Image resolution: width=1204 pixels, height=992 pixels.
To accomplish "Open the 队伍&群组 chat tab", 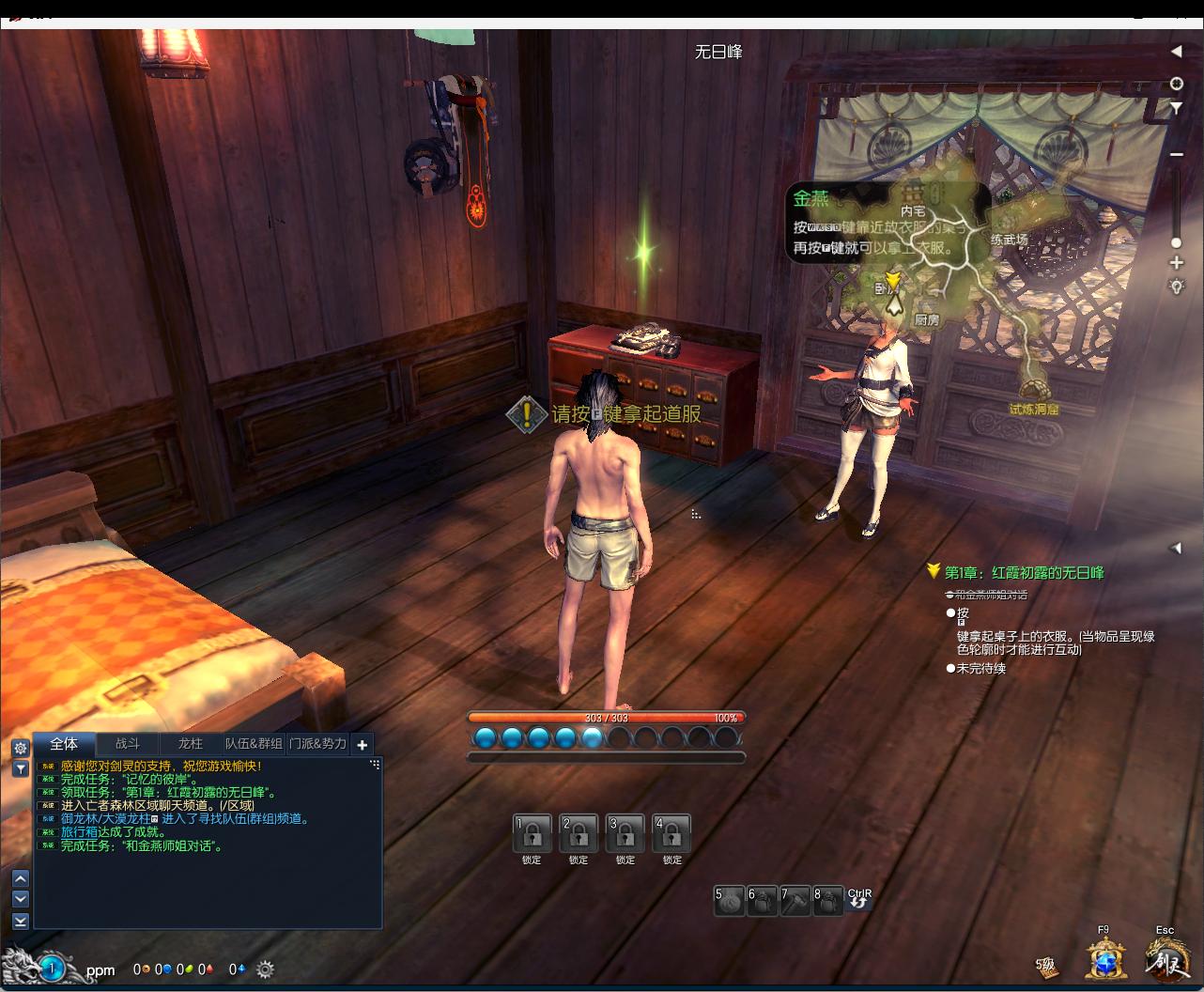I will click(254, 743).
